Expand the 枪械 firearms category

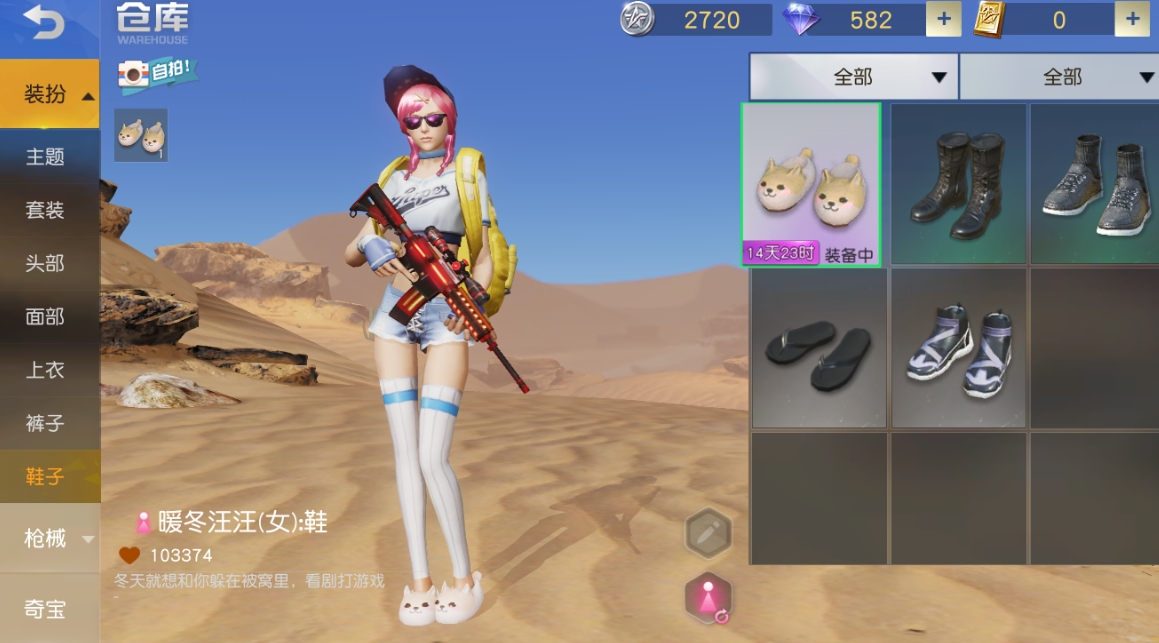click(x=50, y=539)
